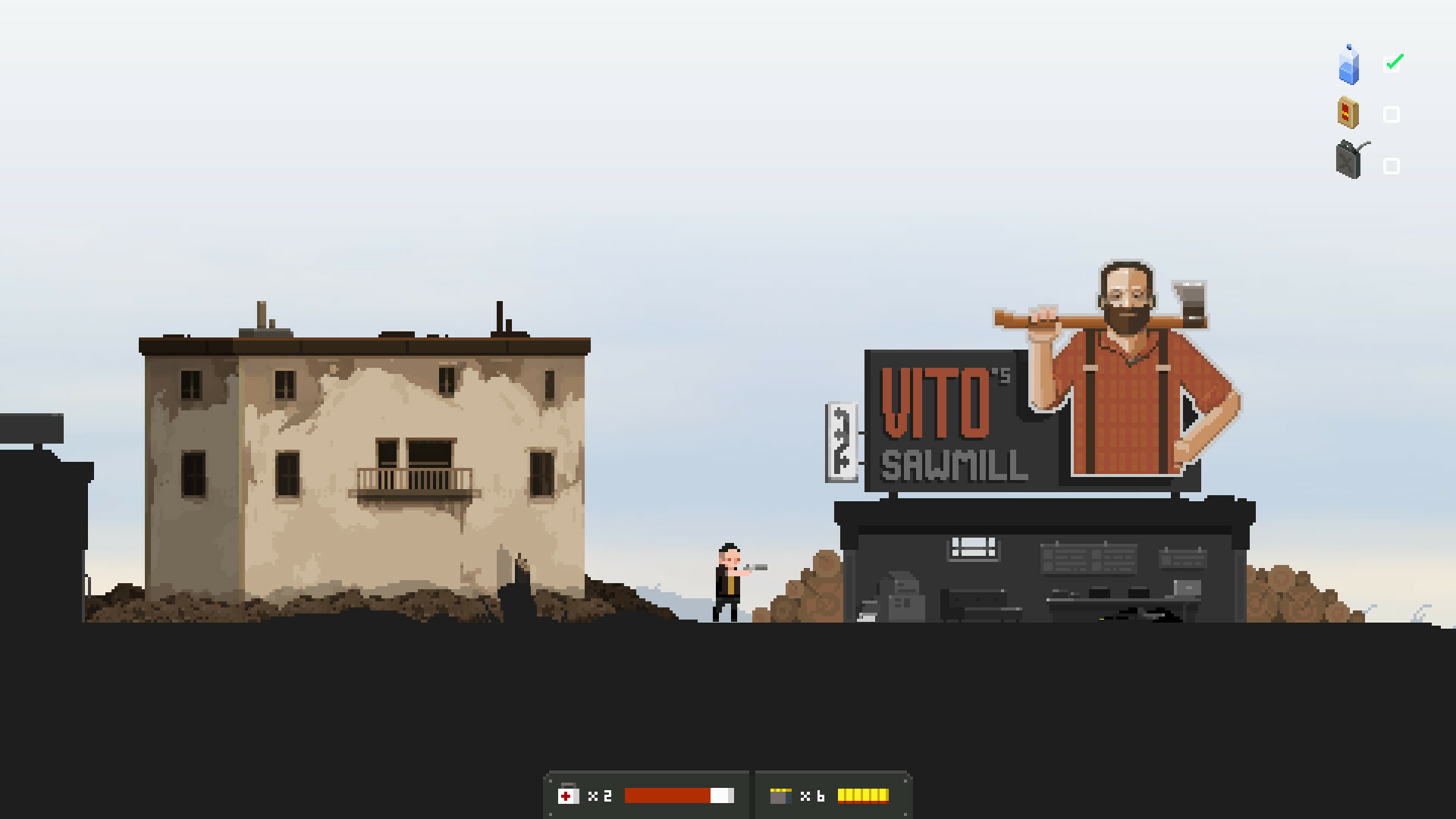Click the ammo magazine icon in the HUD

pos(781,795)
